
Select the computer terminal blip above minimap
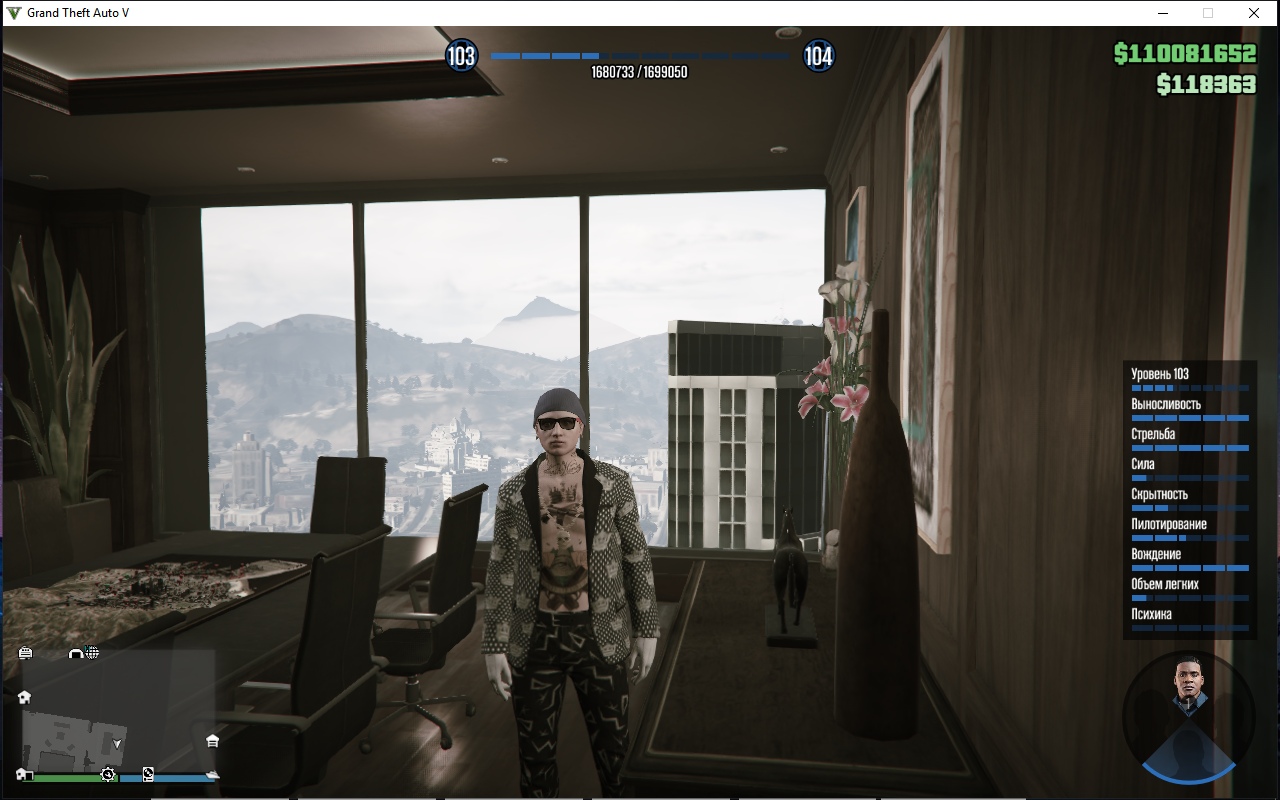tap(25, 653)
